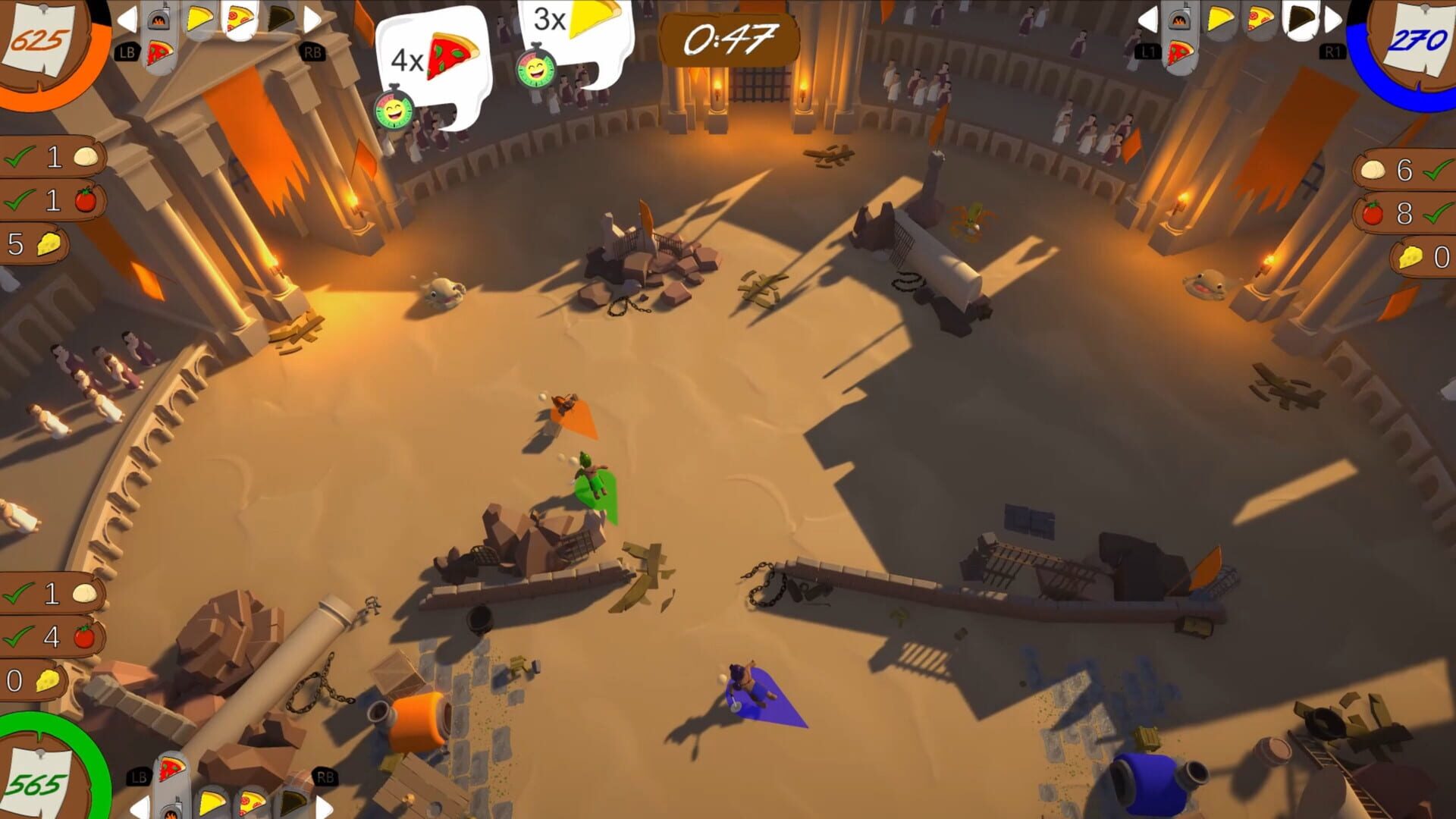The image size is (1456, 819).
Task: Pick the plain cheese slice in top-left slice wheel
Action: pos(199,18)
